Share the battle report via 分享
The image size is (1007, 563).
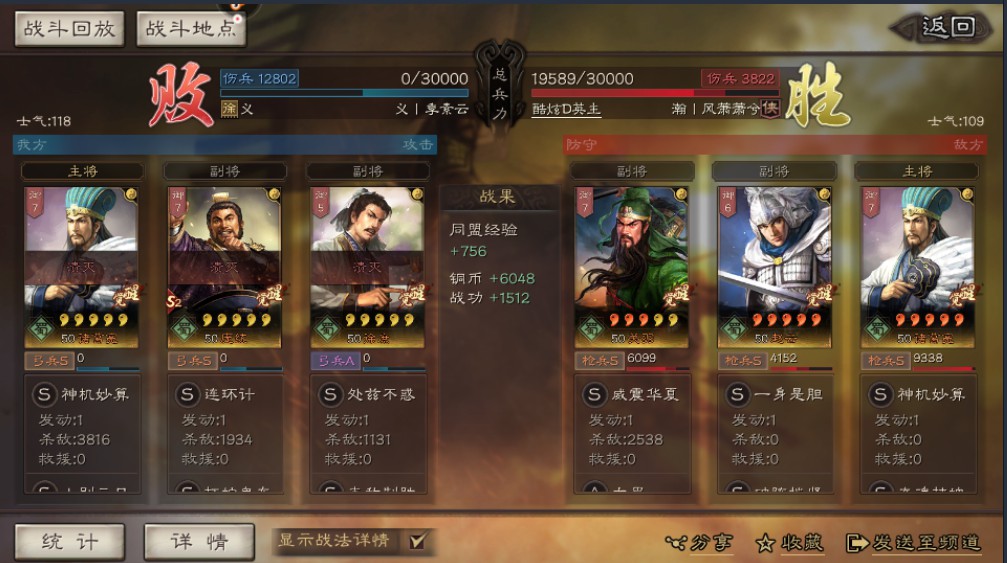[700, 542]
